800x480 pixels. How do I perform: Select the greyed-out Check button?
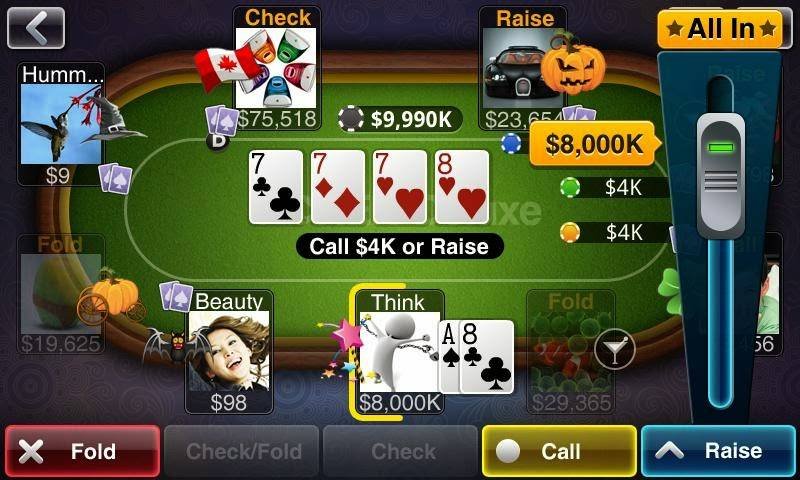(401, 451)
